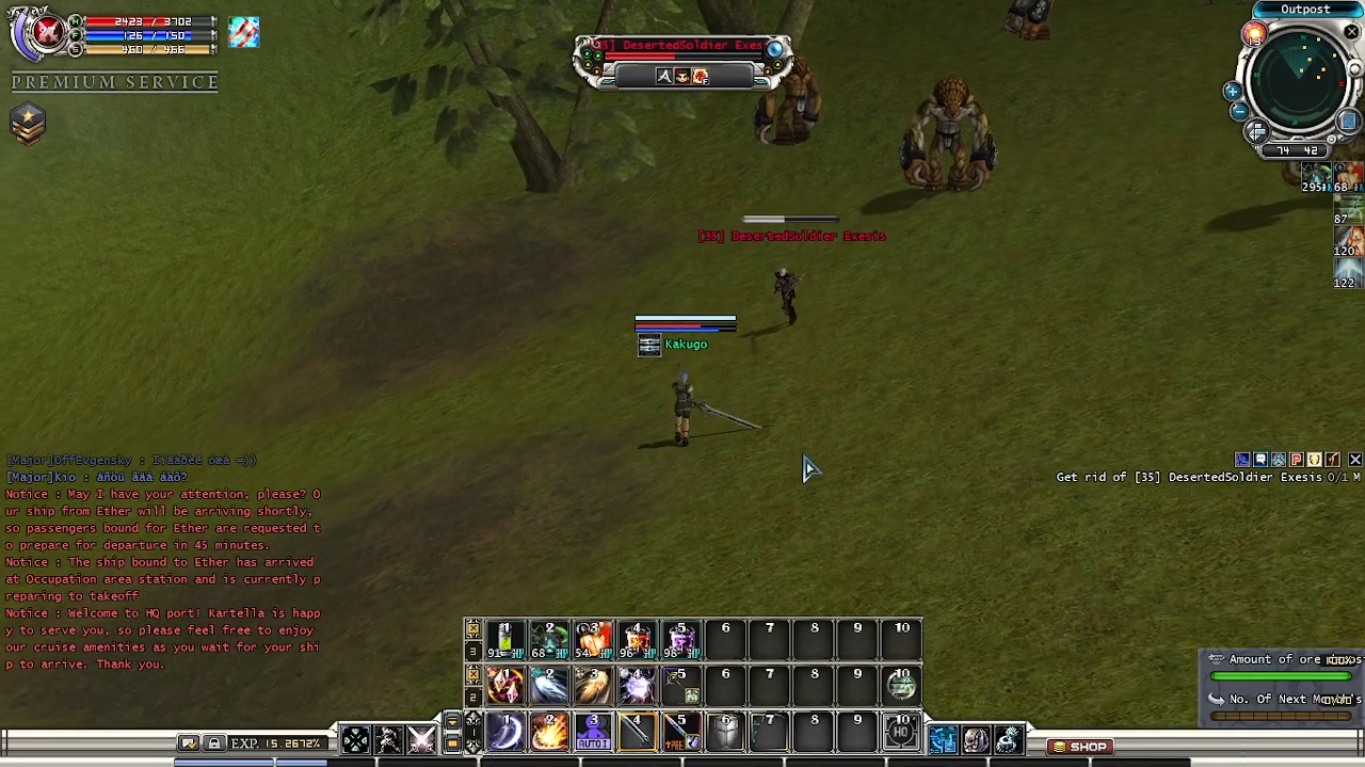Viewport: 1365px width, 767px height.
Task: Click the red-white striped buff icon
Action: (x=243, y=32)
